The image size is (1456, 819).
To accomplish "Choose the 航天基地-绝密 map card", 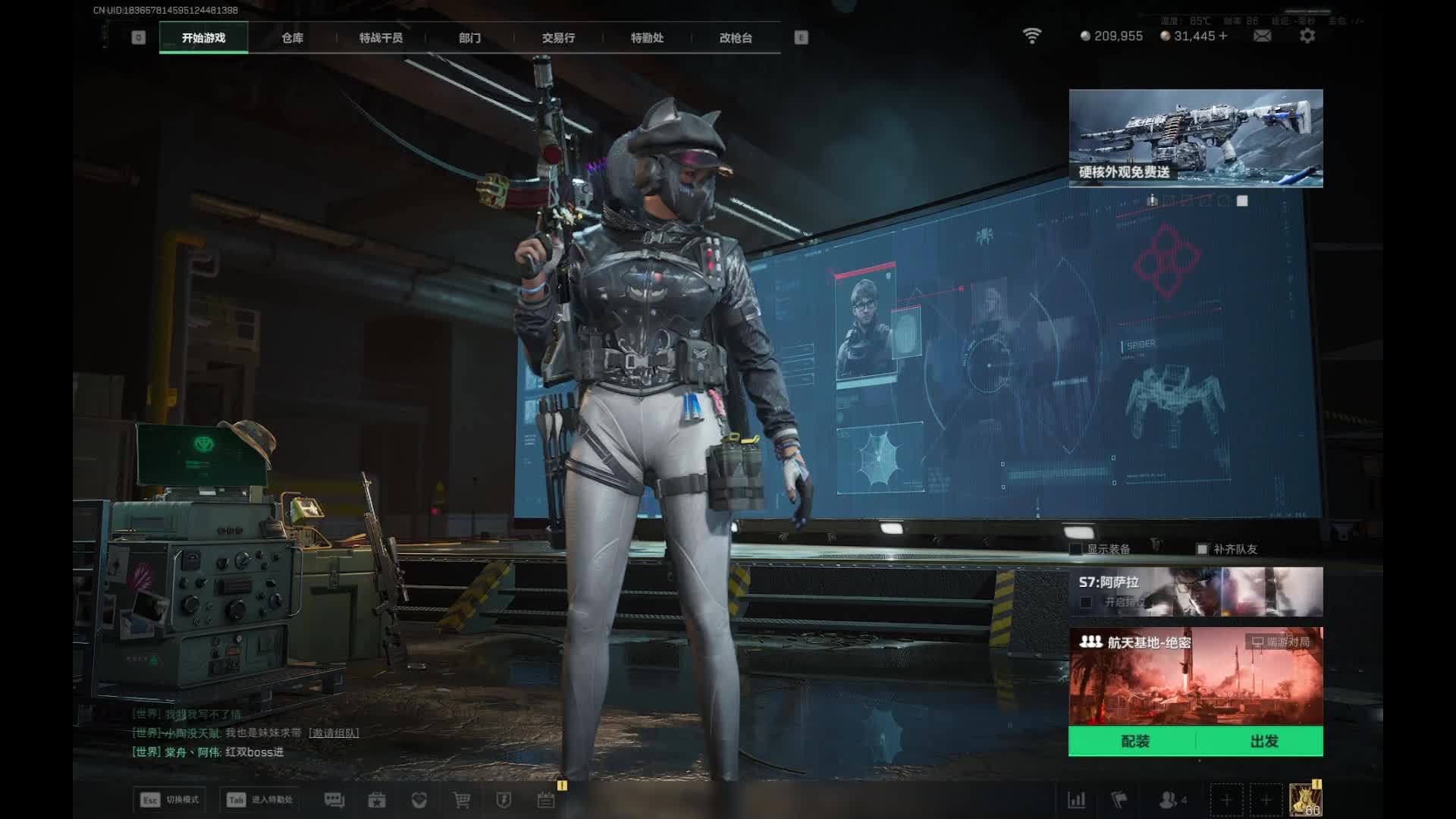I will pos(1196,676).
